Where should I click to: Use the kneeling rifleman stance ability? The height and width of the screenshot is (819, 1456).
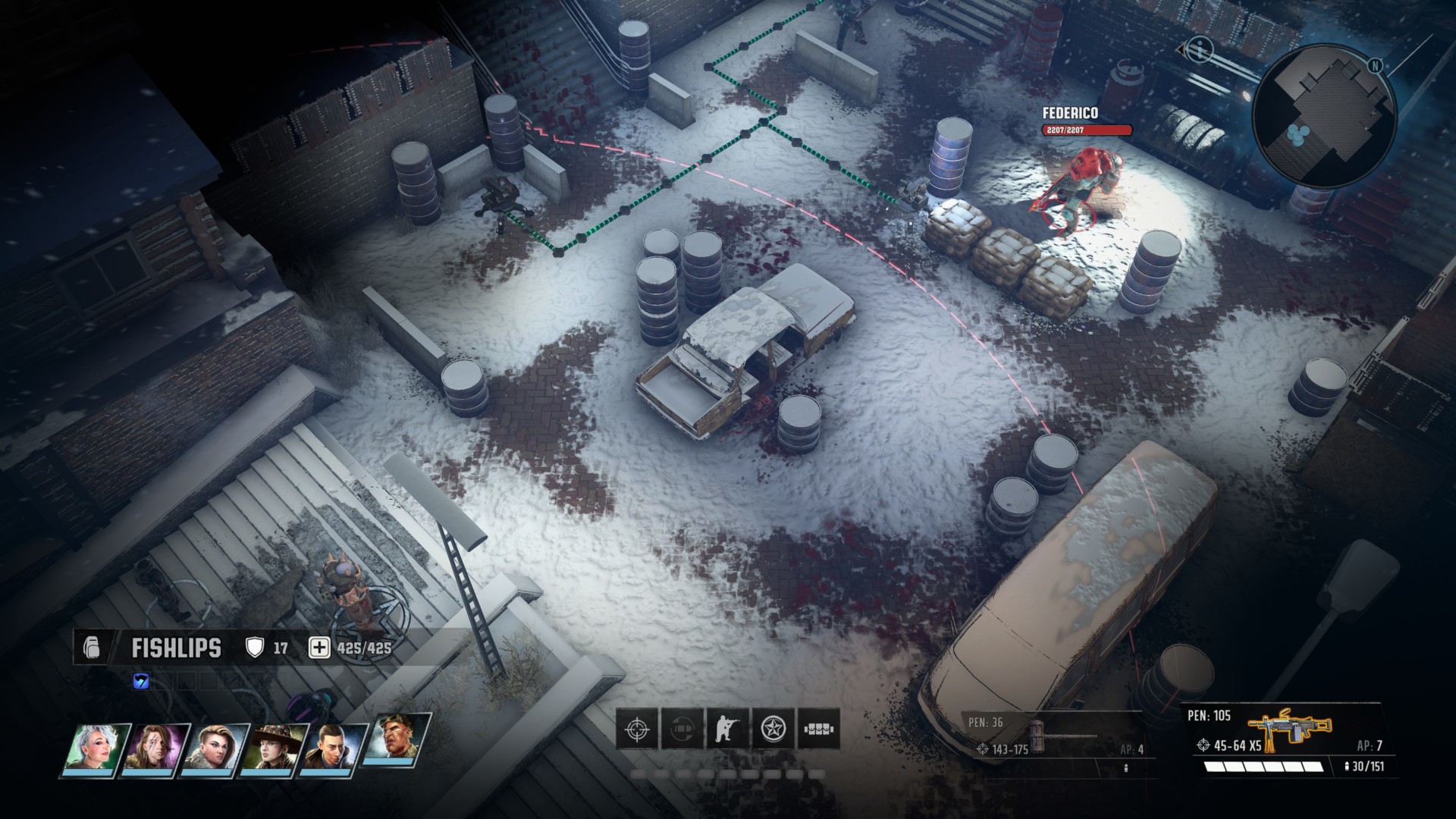click(728, 730)
